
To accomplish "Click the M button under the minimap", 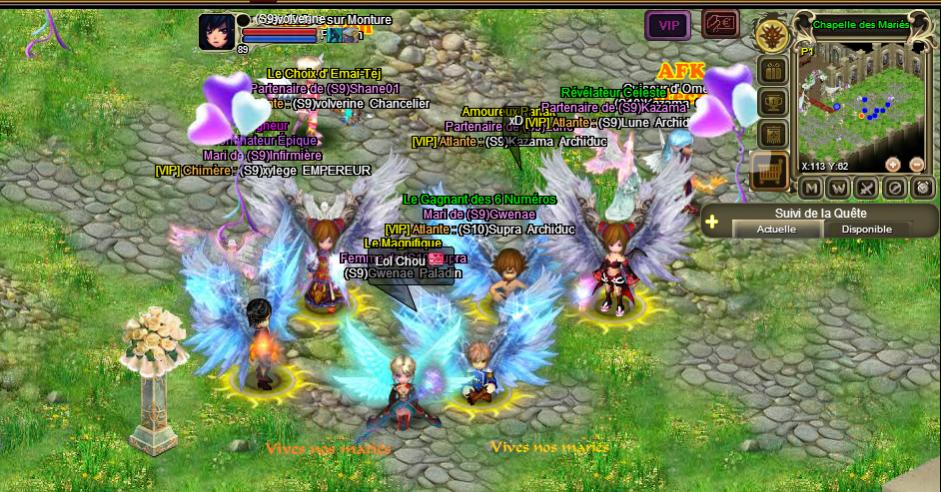I will click(x=811, y=188).
